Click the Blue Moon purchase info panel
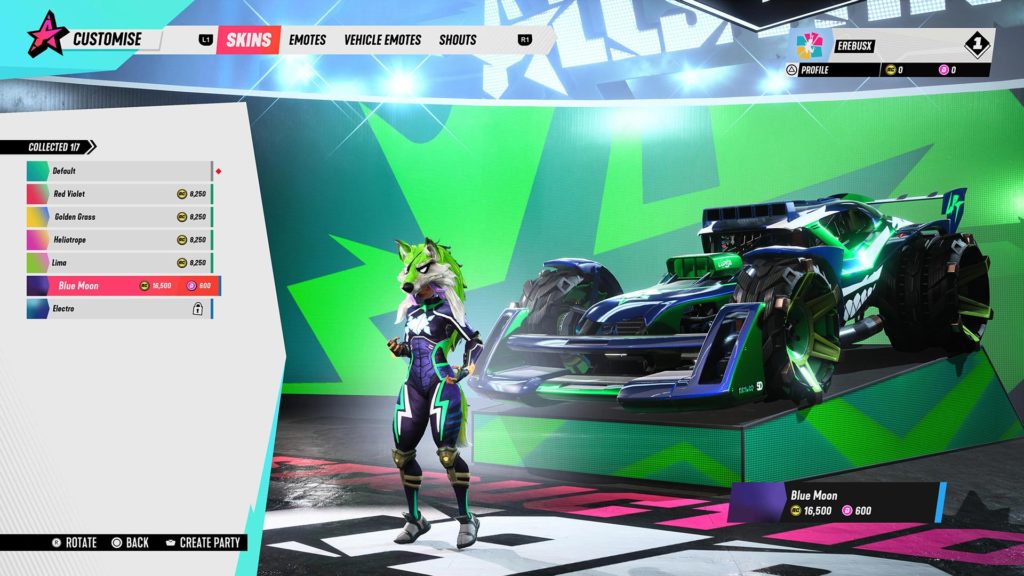This screenshot has width=1024, height=576. pos(836,503)
